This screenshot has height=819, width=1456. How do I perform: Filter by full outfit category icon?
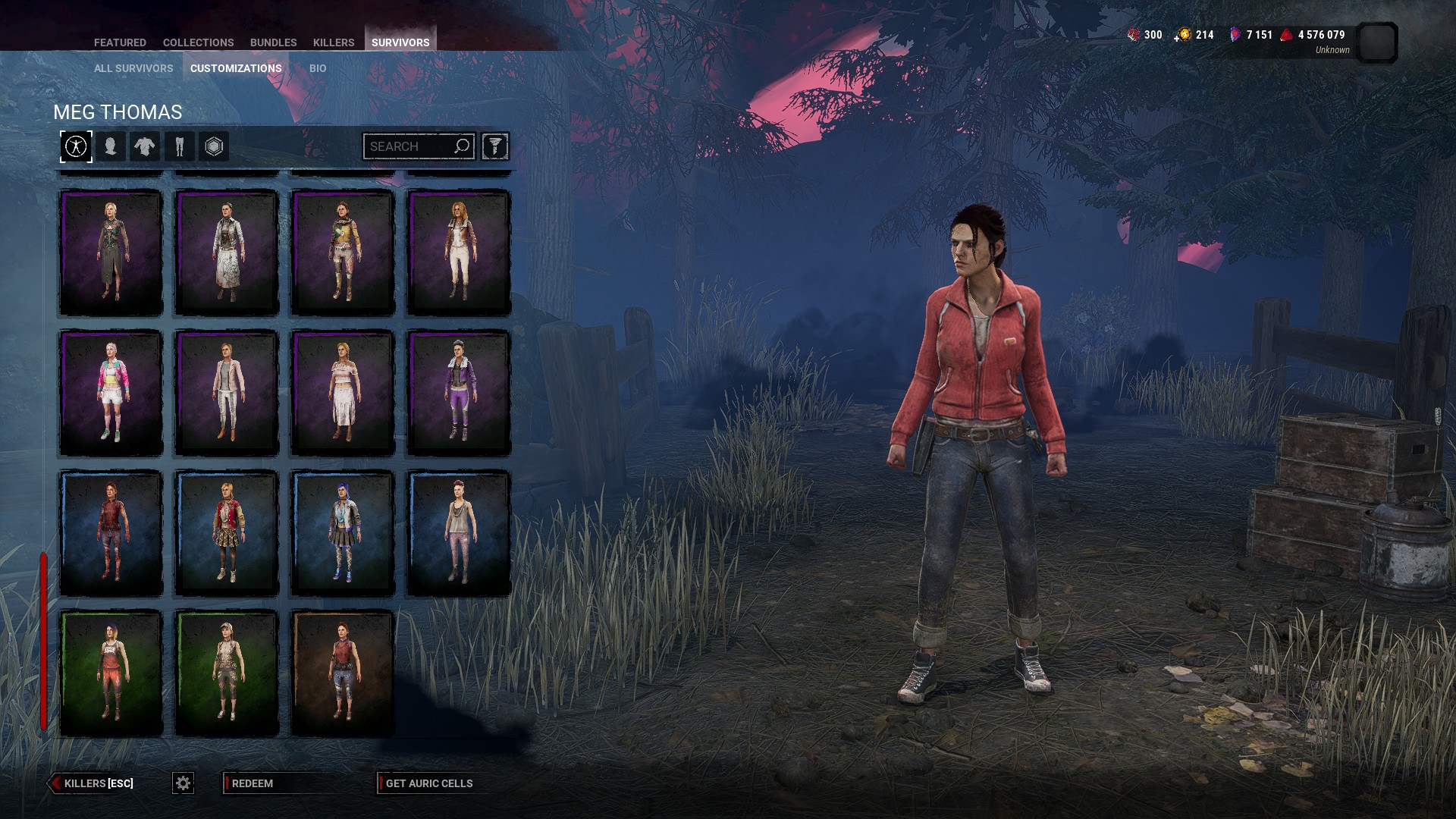76,146
